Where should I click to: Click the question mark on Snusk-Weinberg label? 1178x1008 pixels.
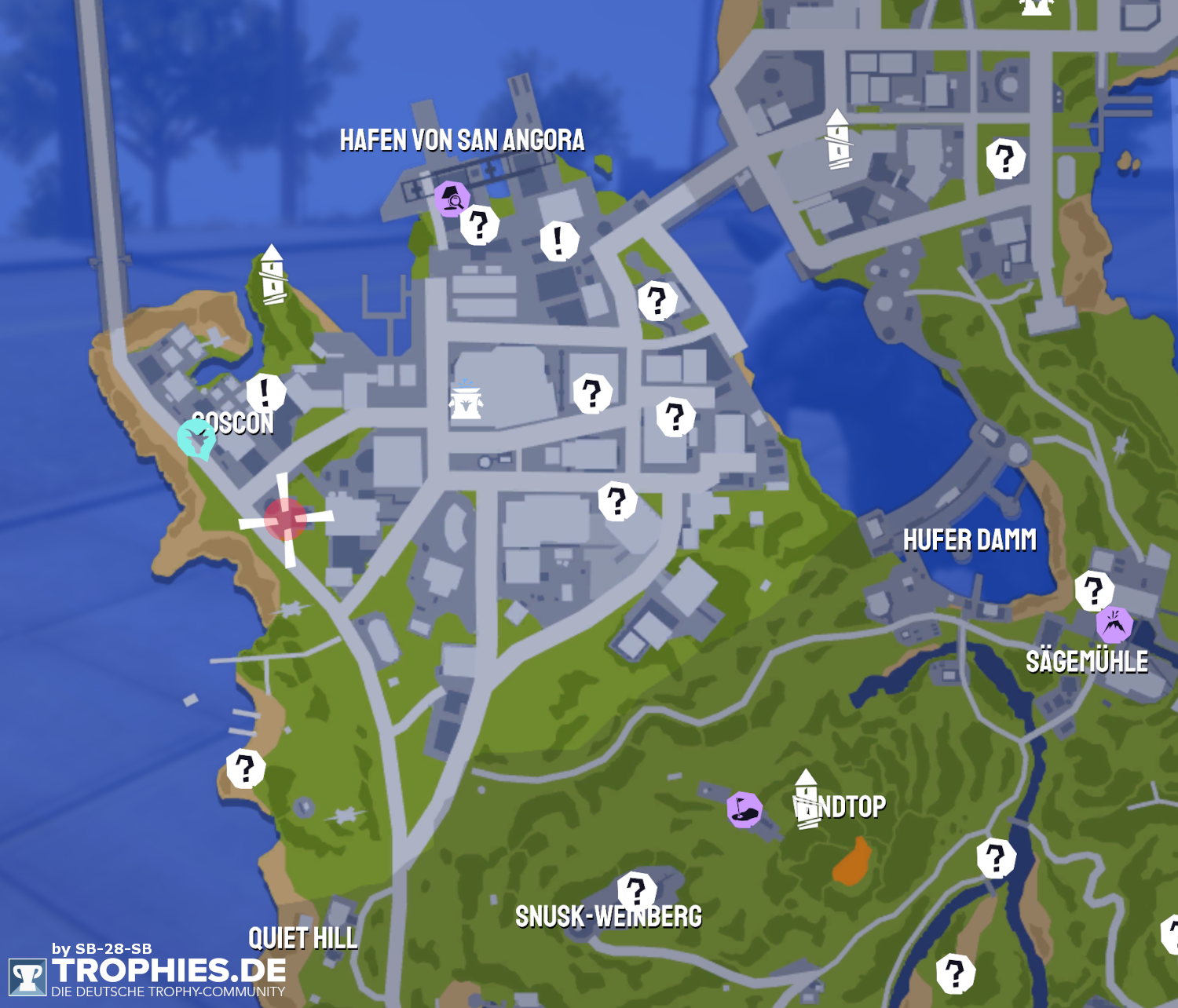click(x=636, y=891)
